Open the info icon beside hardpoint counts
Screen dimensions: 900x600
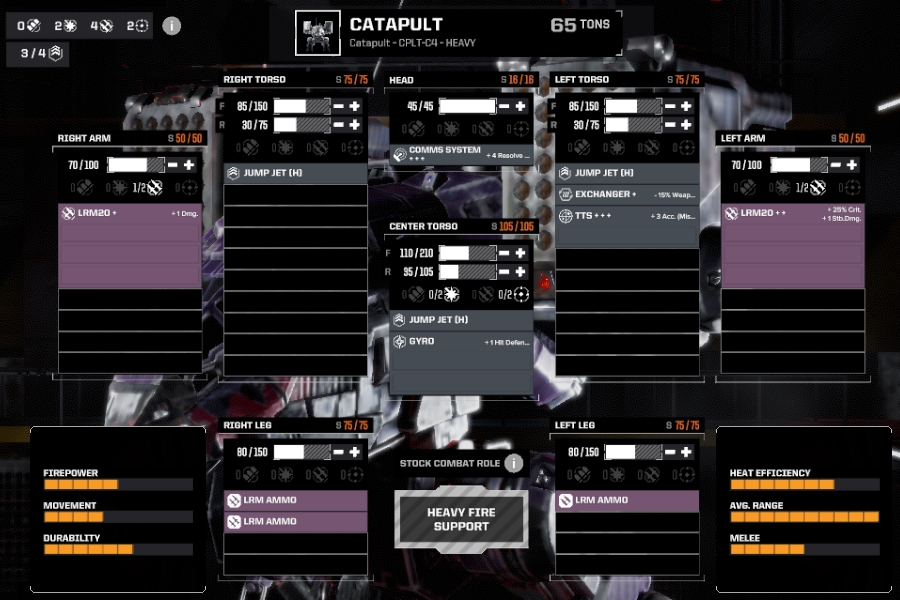coord(172,26)
